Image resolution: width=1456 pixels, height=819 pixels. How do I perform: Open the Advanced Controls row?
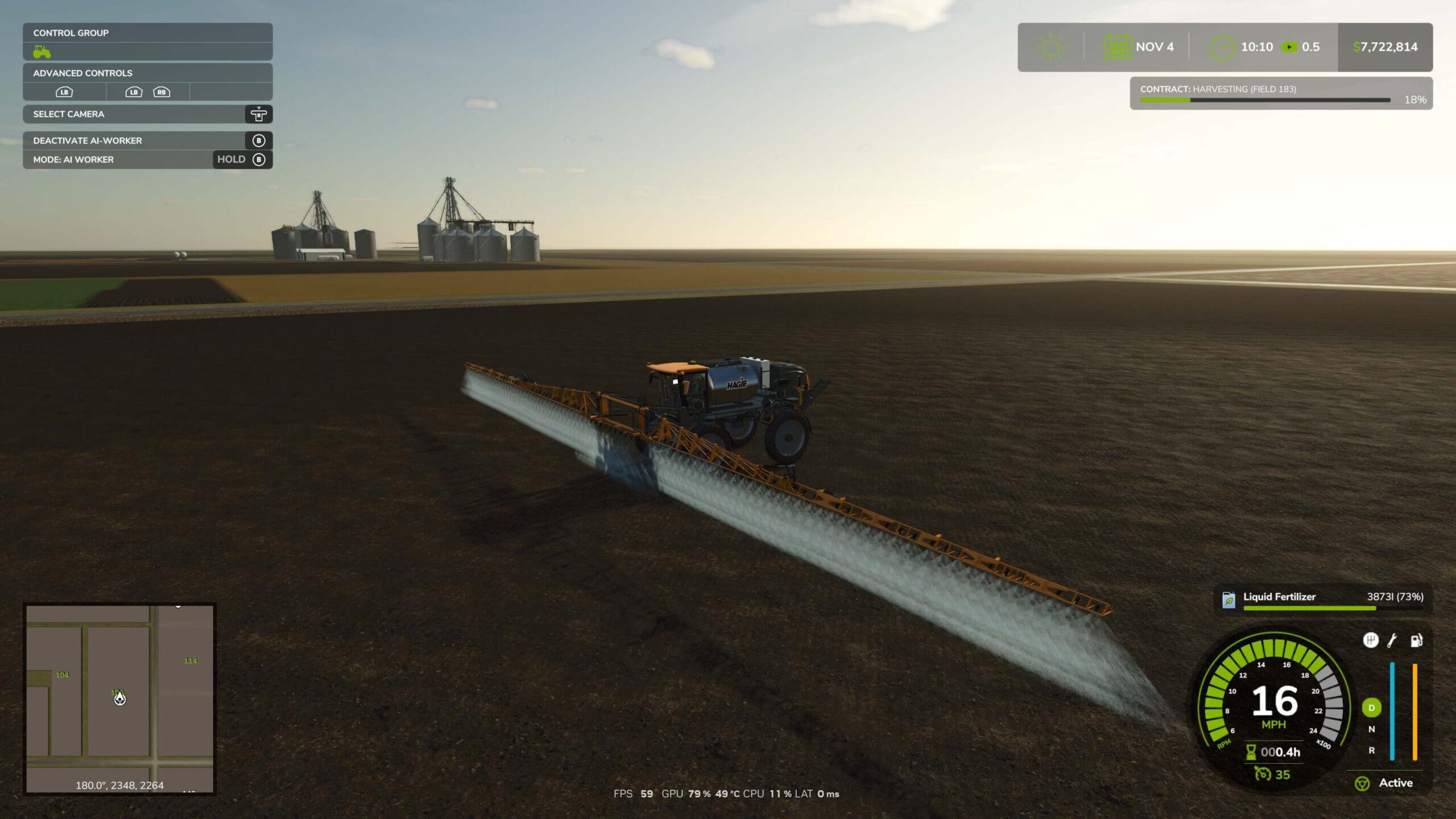[x=147, y=73]
